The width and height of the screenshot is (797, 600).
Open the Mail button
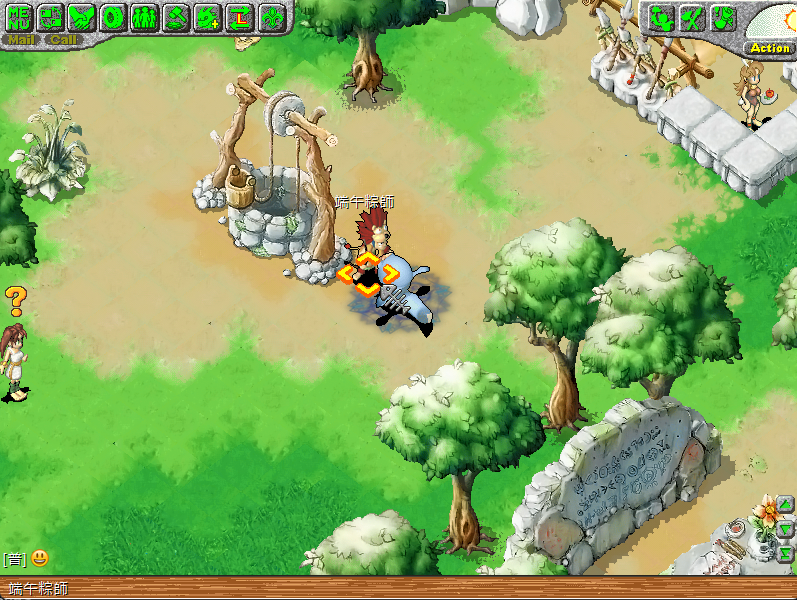coord(22,40)
